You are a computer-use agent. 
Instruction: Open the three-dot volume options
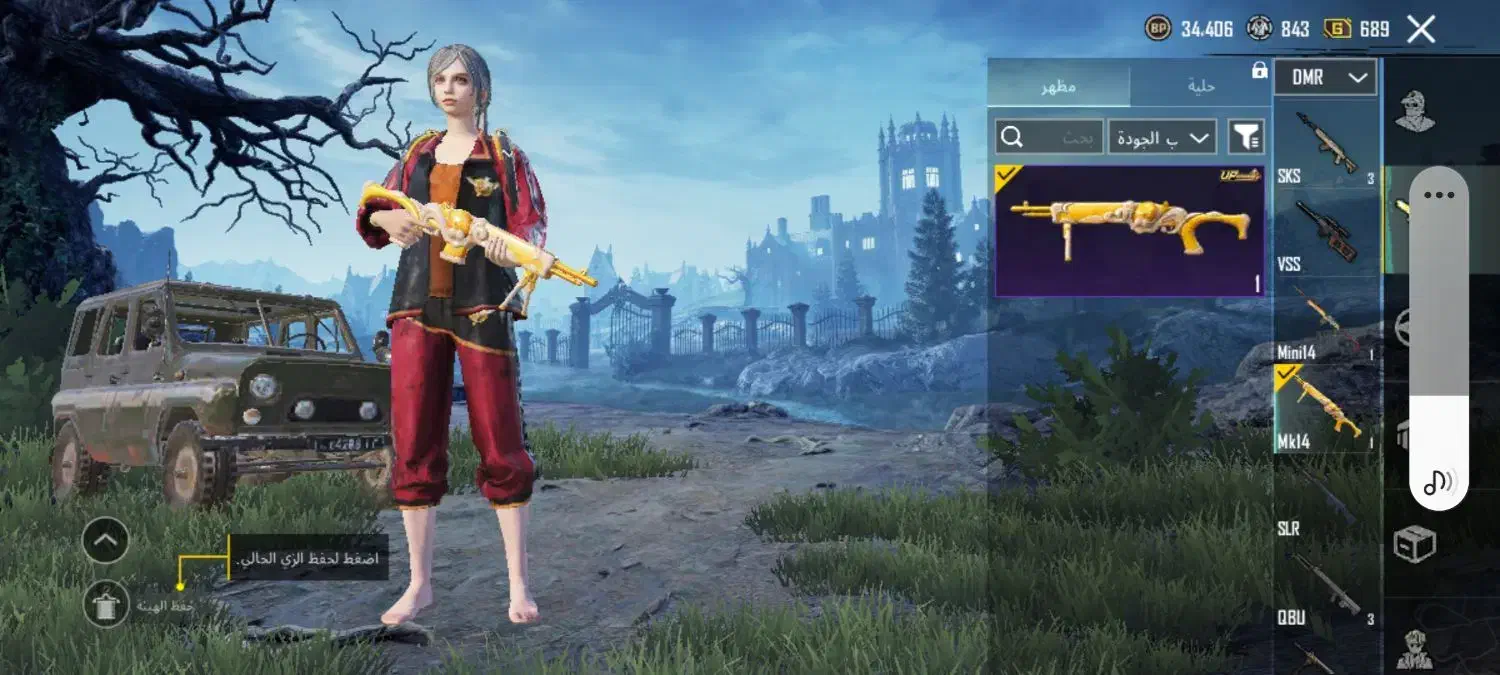tap(1438, 195)
